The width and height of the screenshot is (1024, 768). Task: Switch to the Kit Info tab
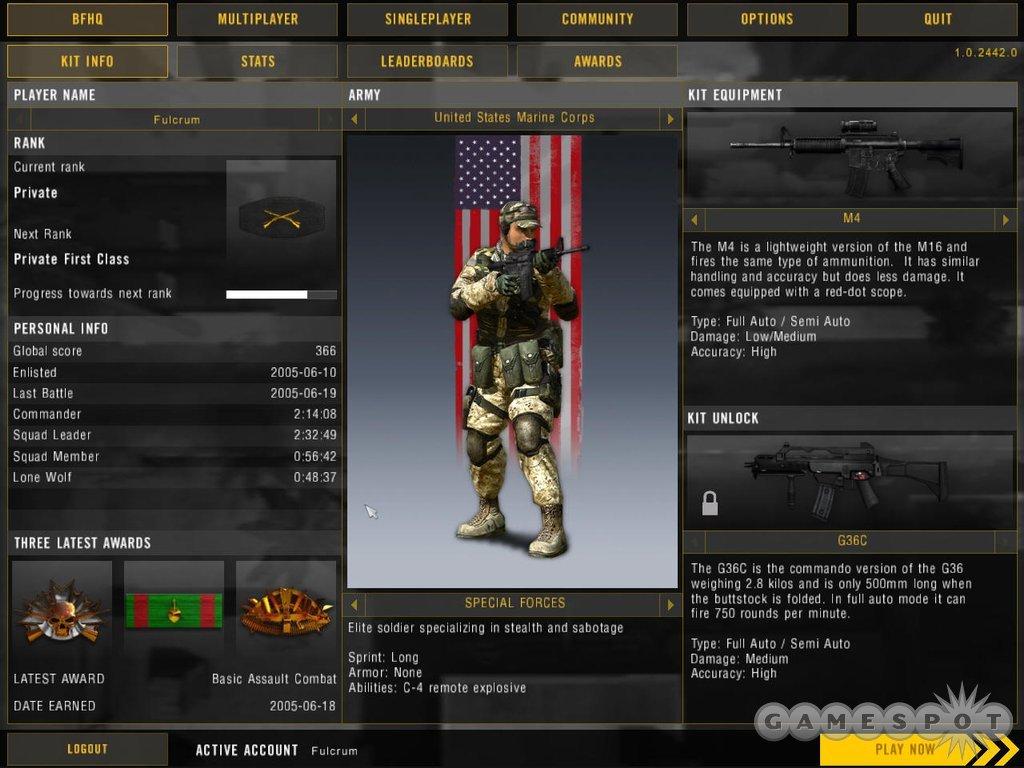(87, 61)
